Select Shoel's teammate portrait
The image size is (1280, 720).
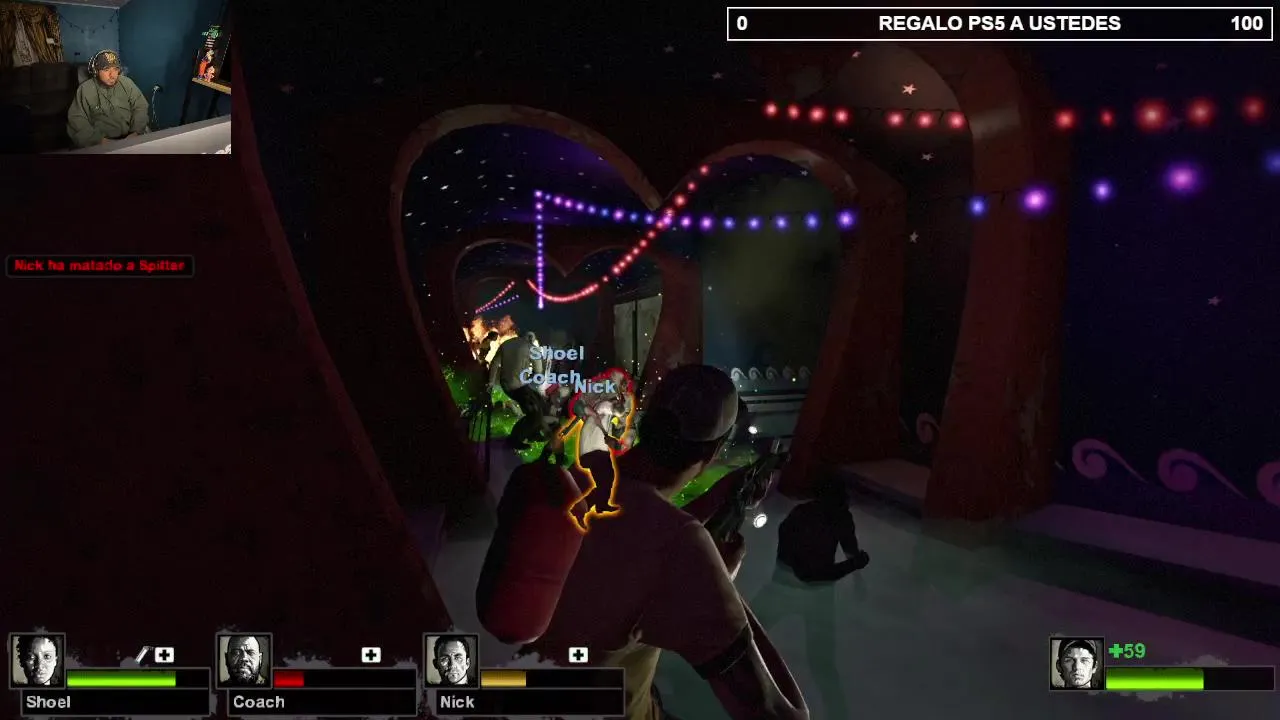[38, 661]
